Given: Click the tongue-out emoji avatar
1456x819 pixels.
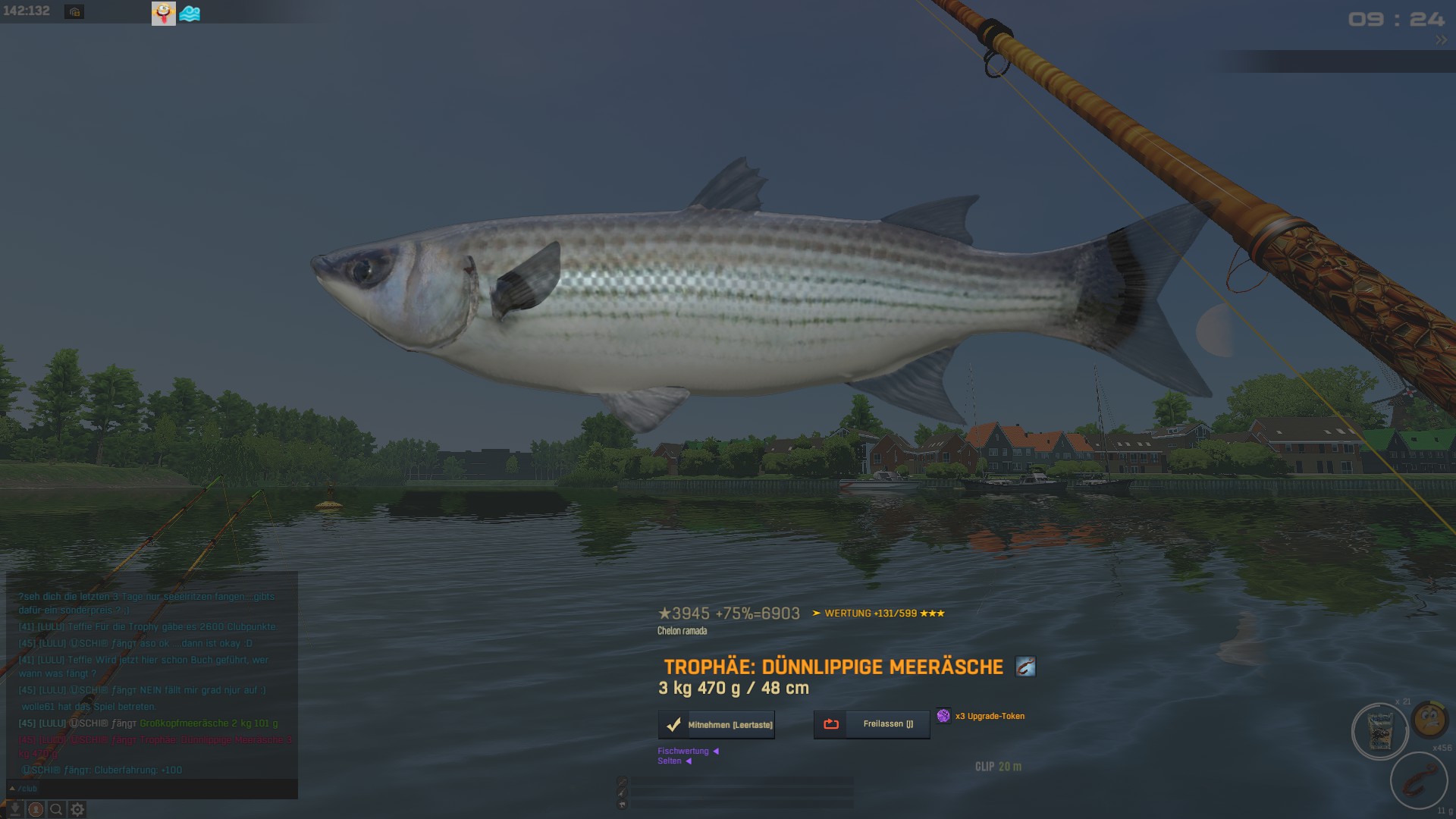Looking at the screenshot, I should (163, 13).
